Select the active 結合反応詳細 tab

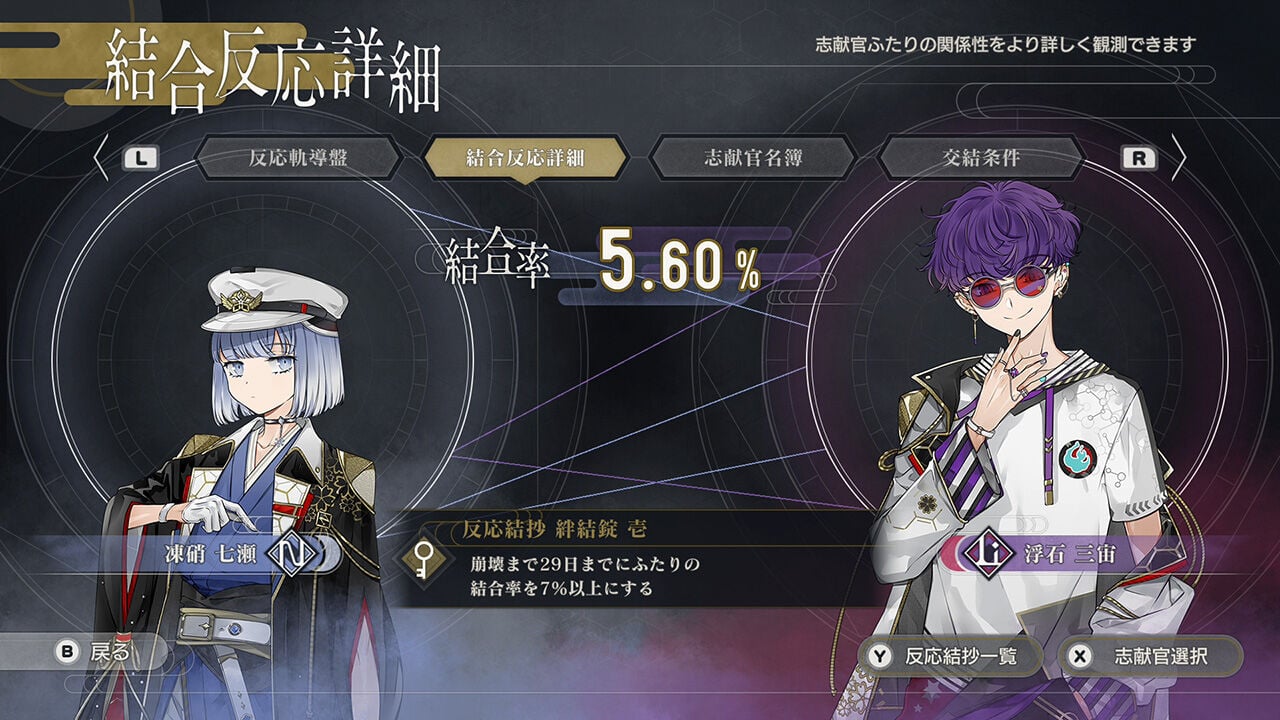(x=524, y=156)
